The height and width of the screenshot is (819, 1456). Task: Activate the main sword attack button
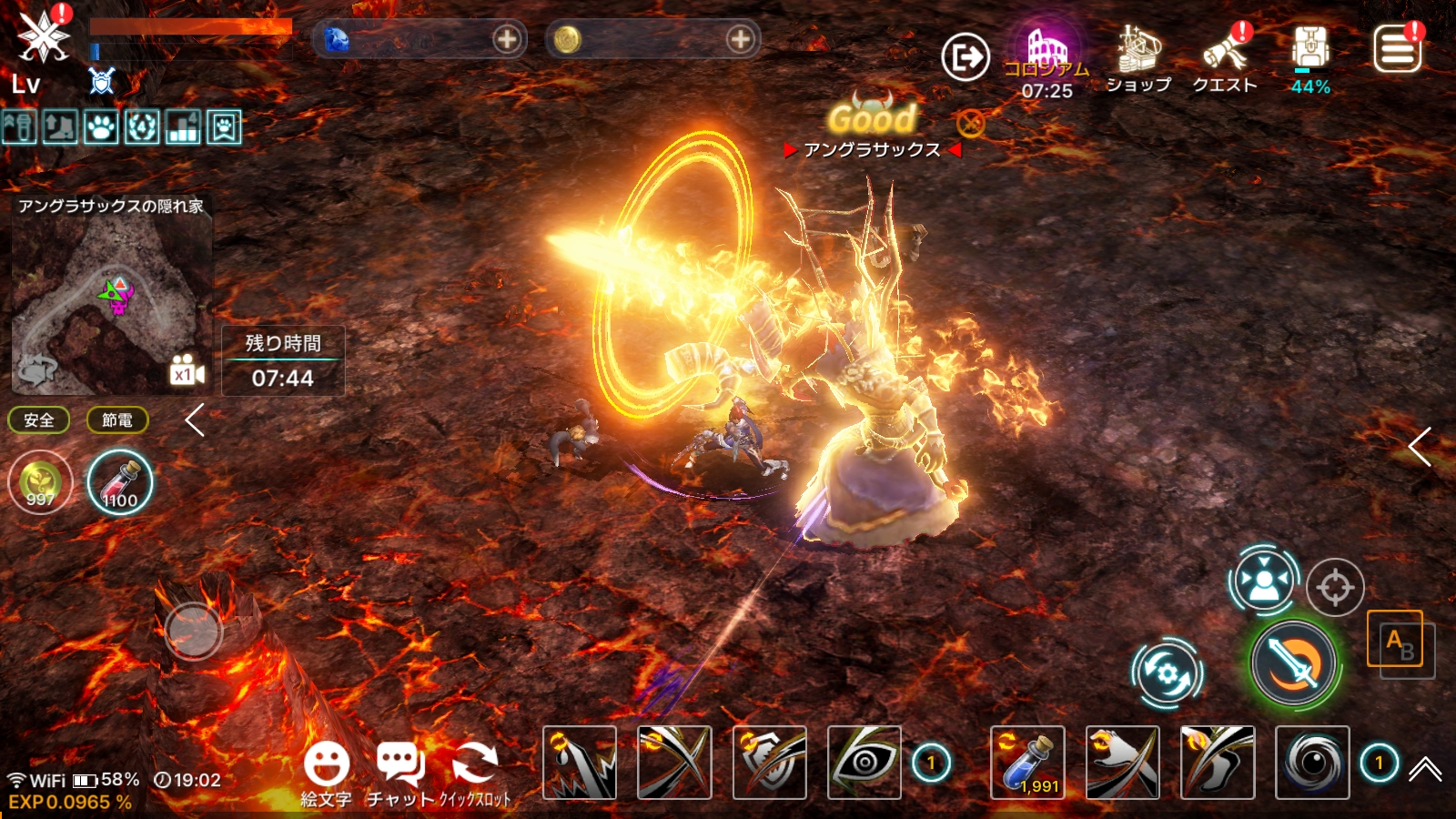(1293, 663)
